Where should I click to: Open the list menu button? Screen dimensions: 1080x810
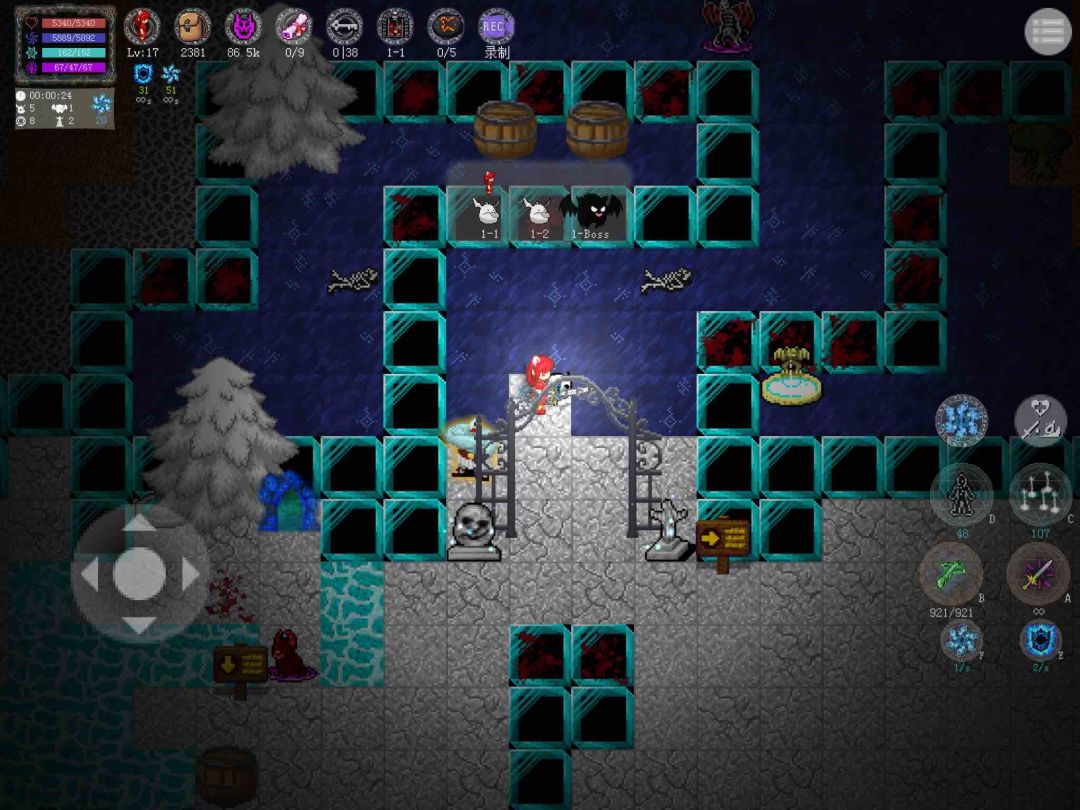(1047, 32)
